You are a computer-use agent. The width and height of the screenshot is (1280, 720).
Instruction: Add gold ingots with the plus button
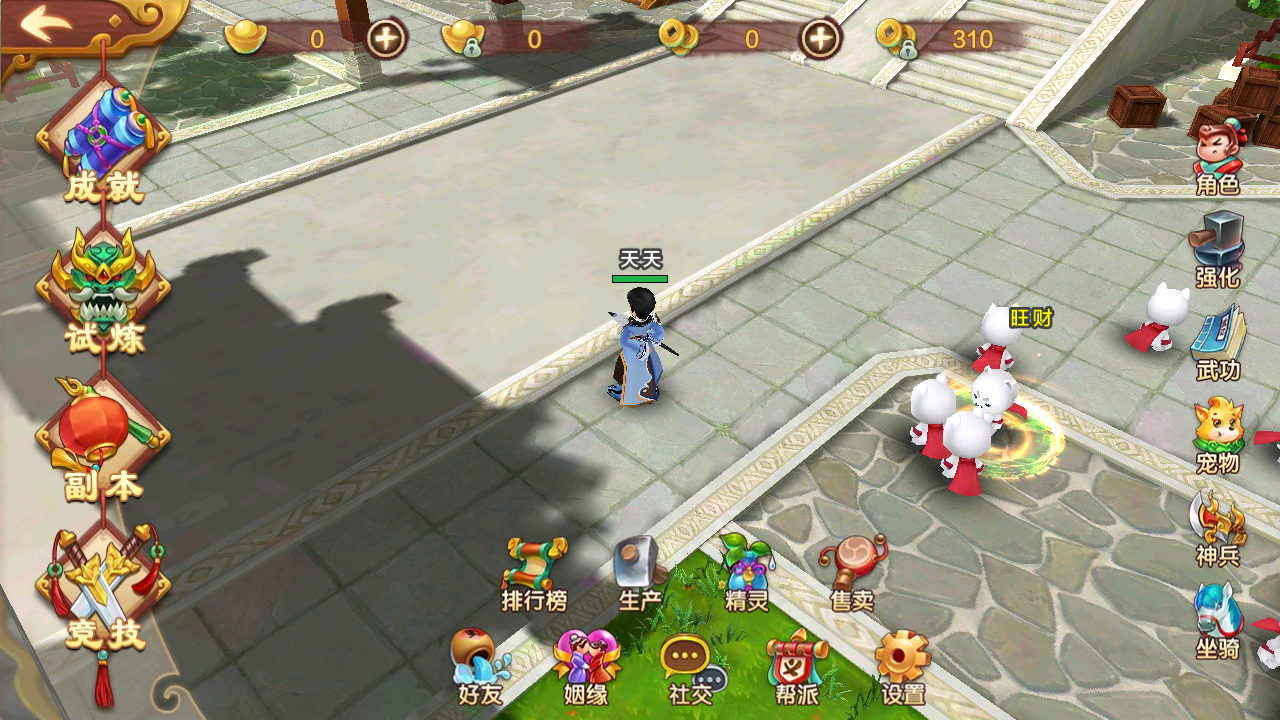pos(386,39)
